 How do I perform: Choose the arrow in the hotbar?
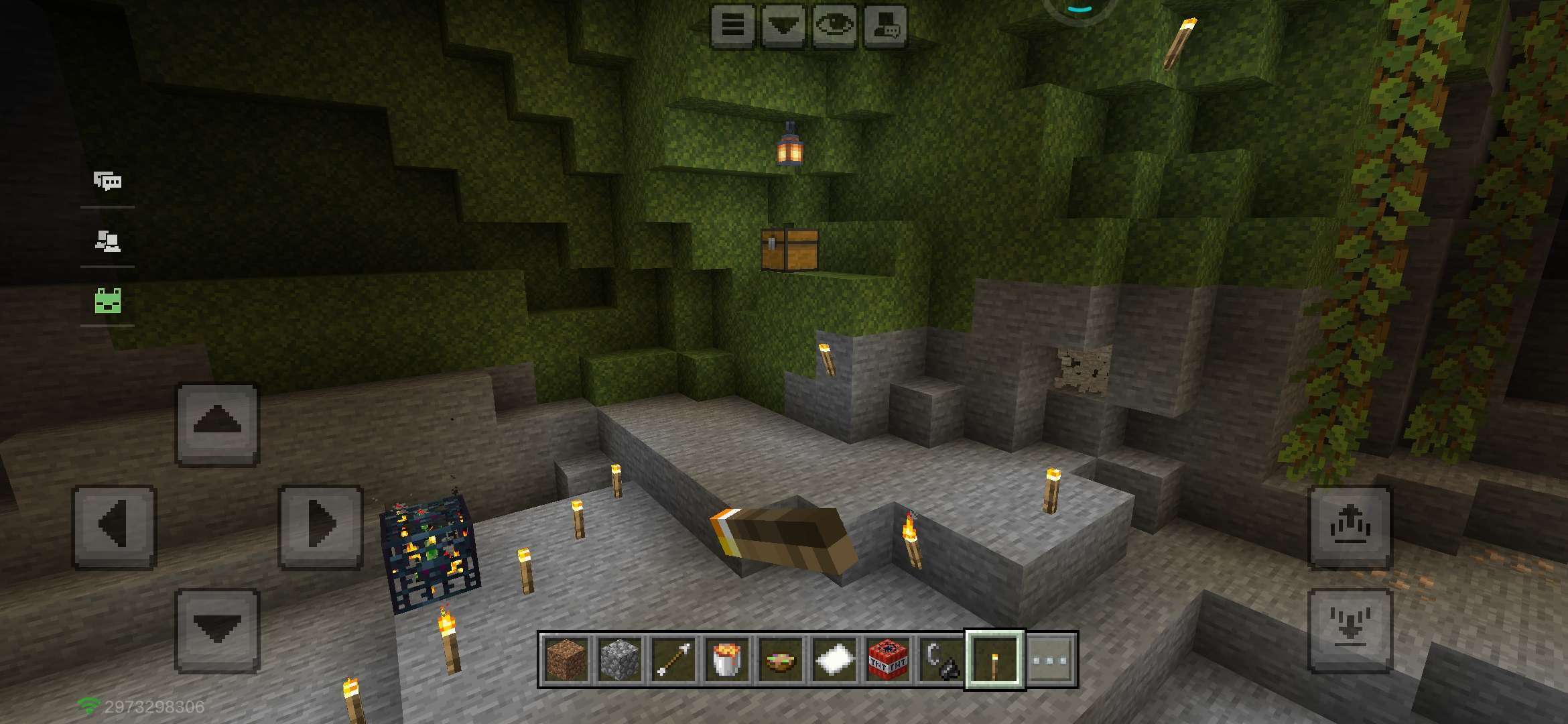[x=673, y=660]
